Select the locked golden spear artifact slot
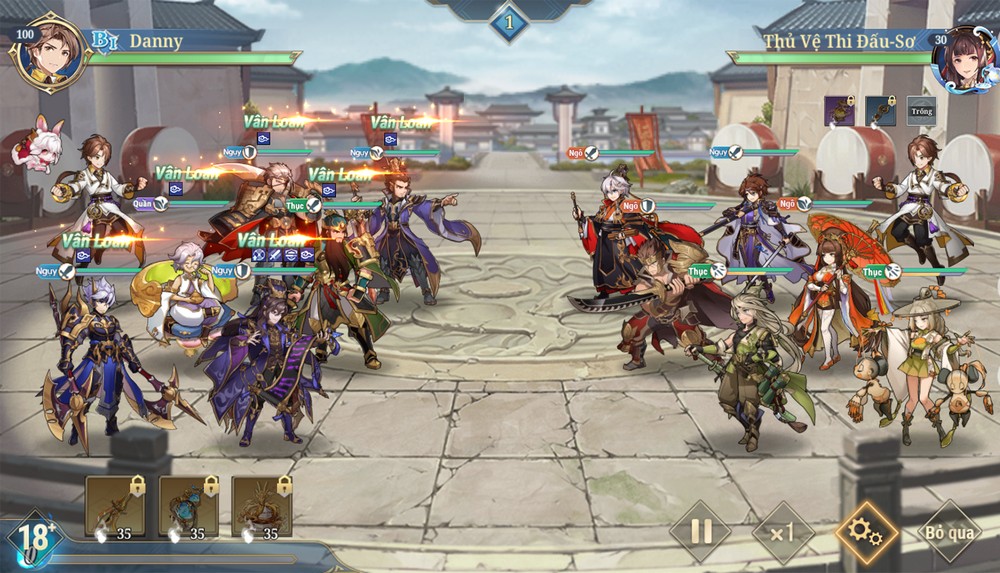1000x573 pixels. tap(115, 506)
